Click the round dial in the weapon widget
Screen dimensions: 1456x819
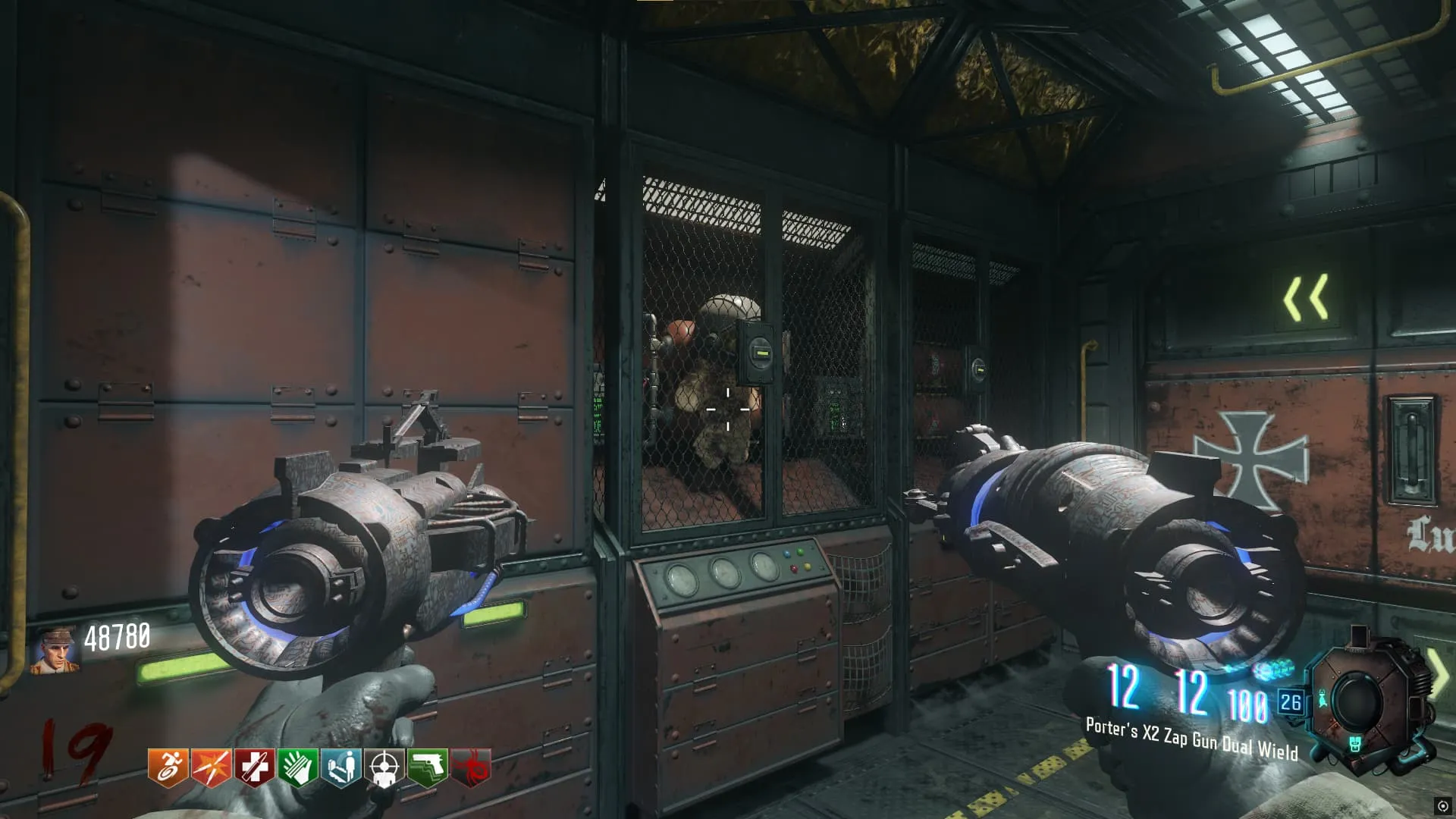click(1357, 699)
